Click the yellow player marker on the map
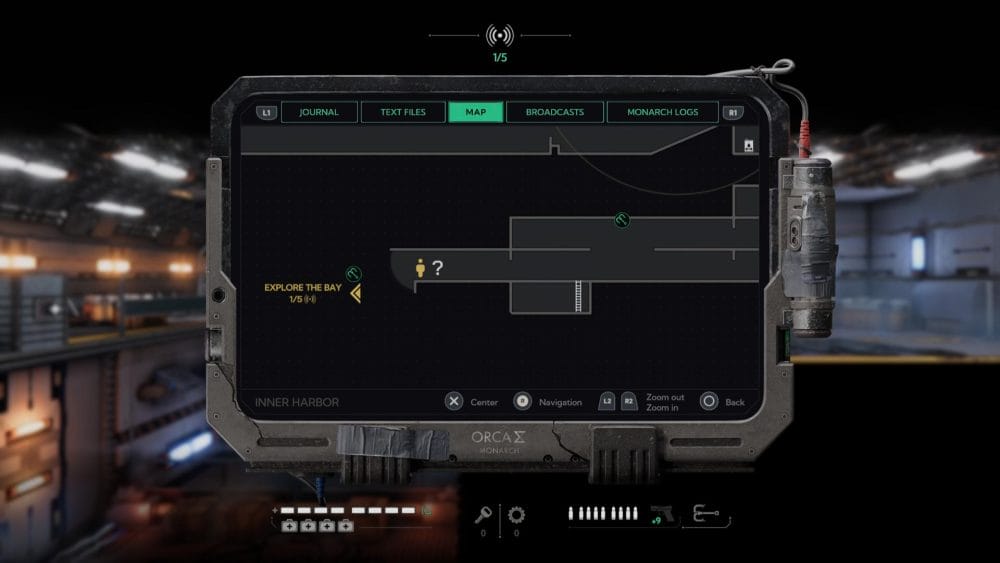The height and width of the screenshot is (563, 1000). 421,267
